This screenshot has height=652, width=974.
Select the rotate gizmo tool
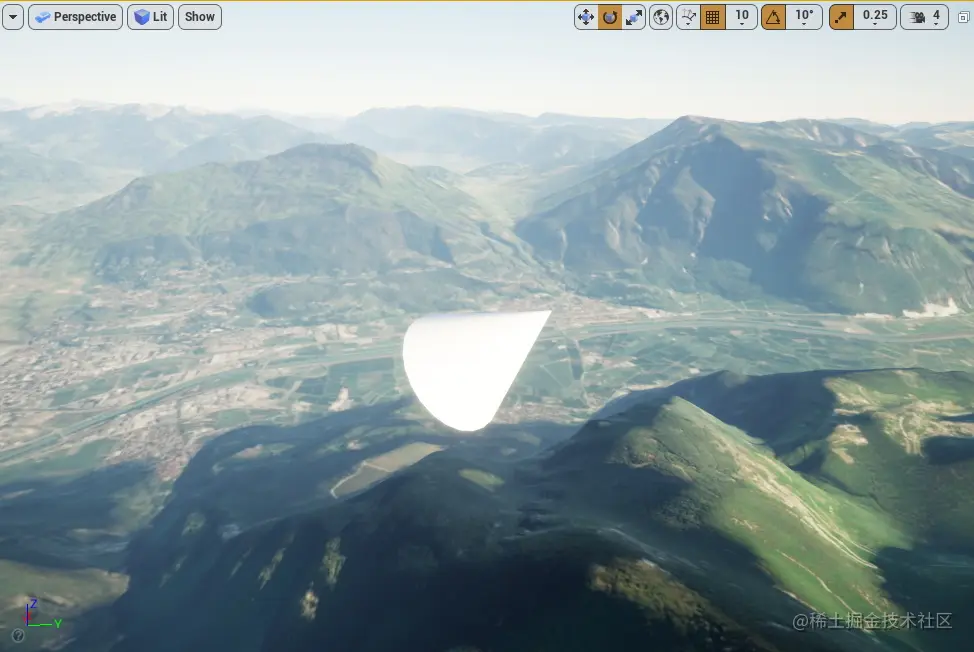610,17
